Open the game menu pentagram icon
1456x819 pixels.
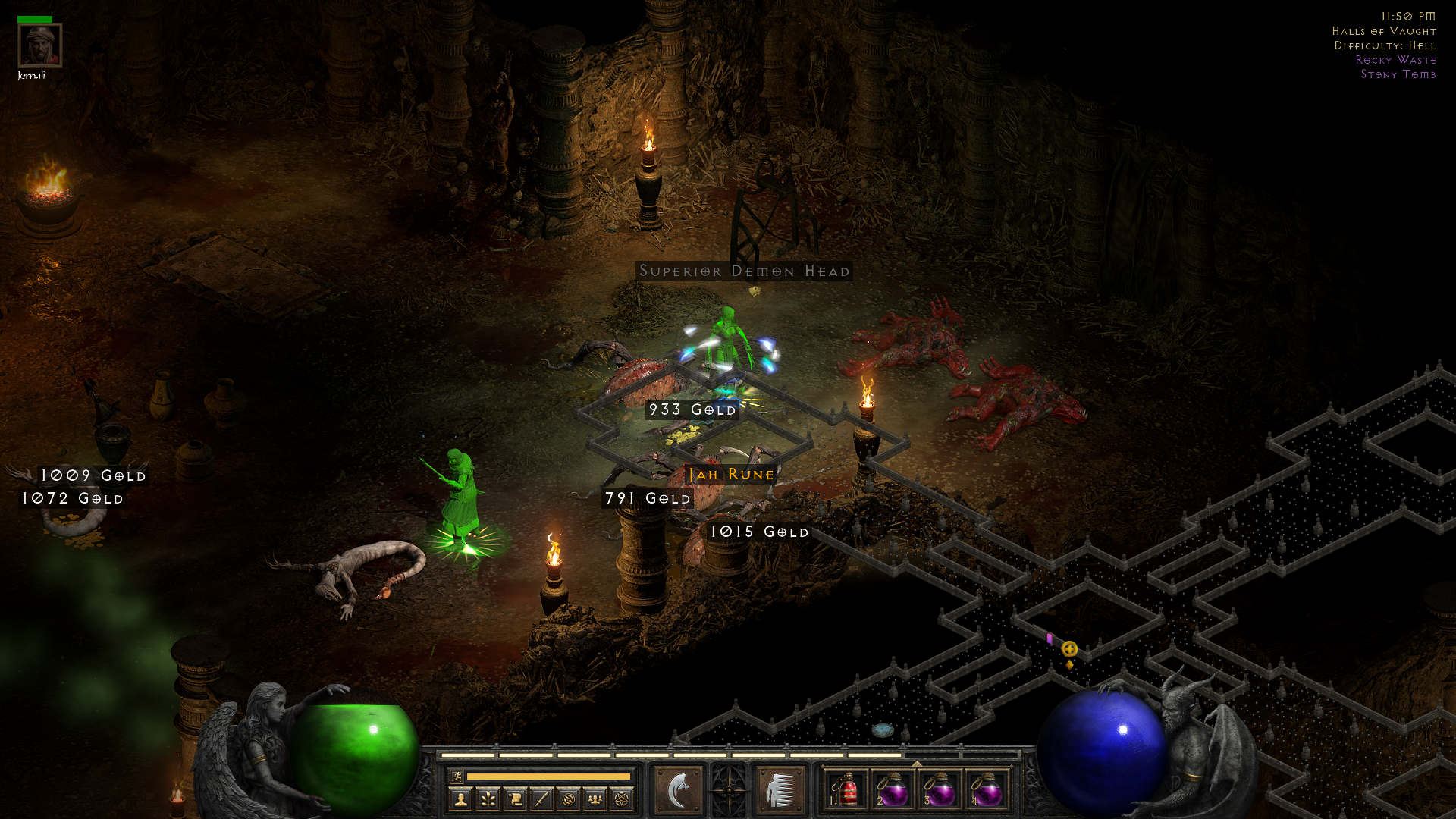[x=624, y=799]
